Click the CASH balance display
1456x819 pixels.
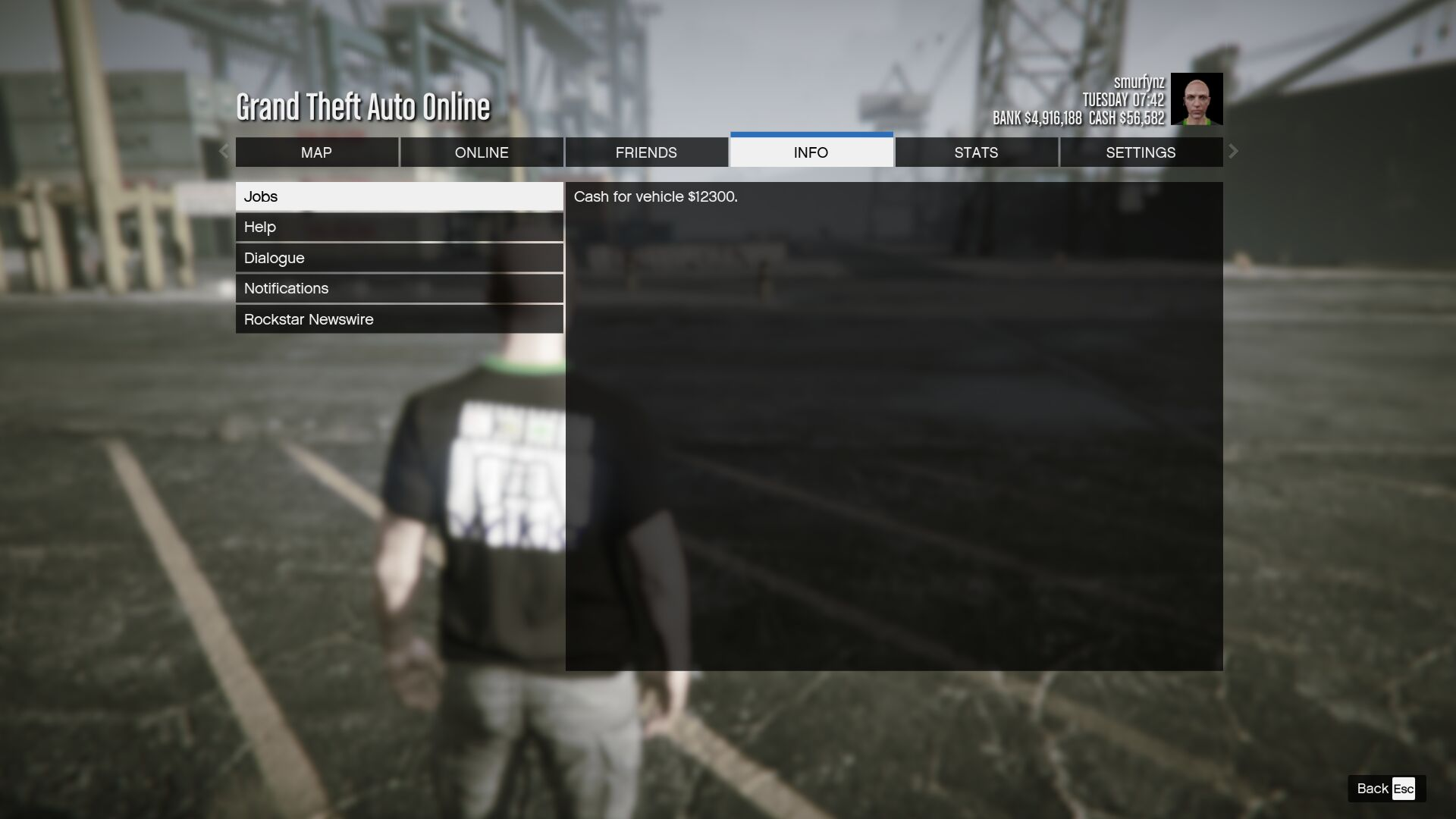[x=1128, y=118]
